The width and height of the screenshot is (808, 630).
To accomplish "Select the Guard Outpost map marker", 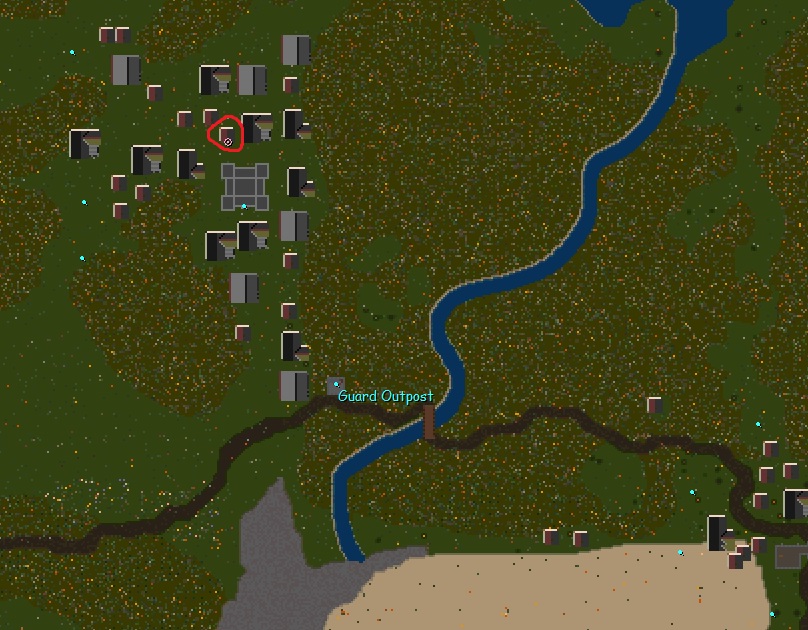I will [x=336, y=385].
